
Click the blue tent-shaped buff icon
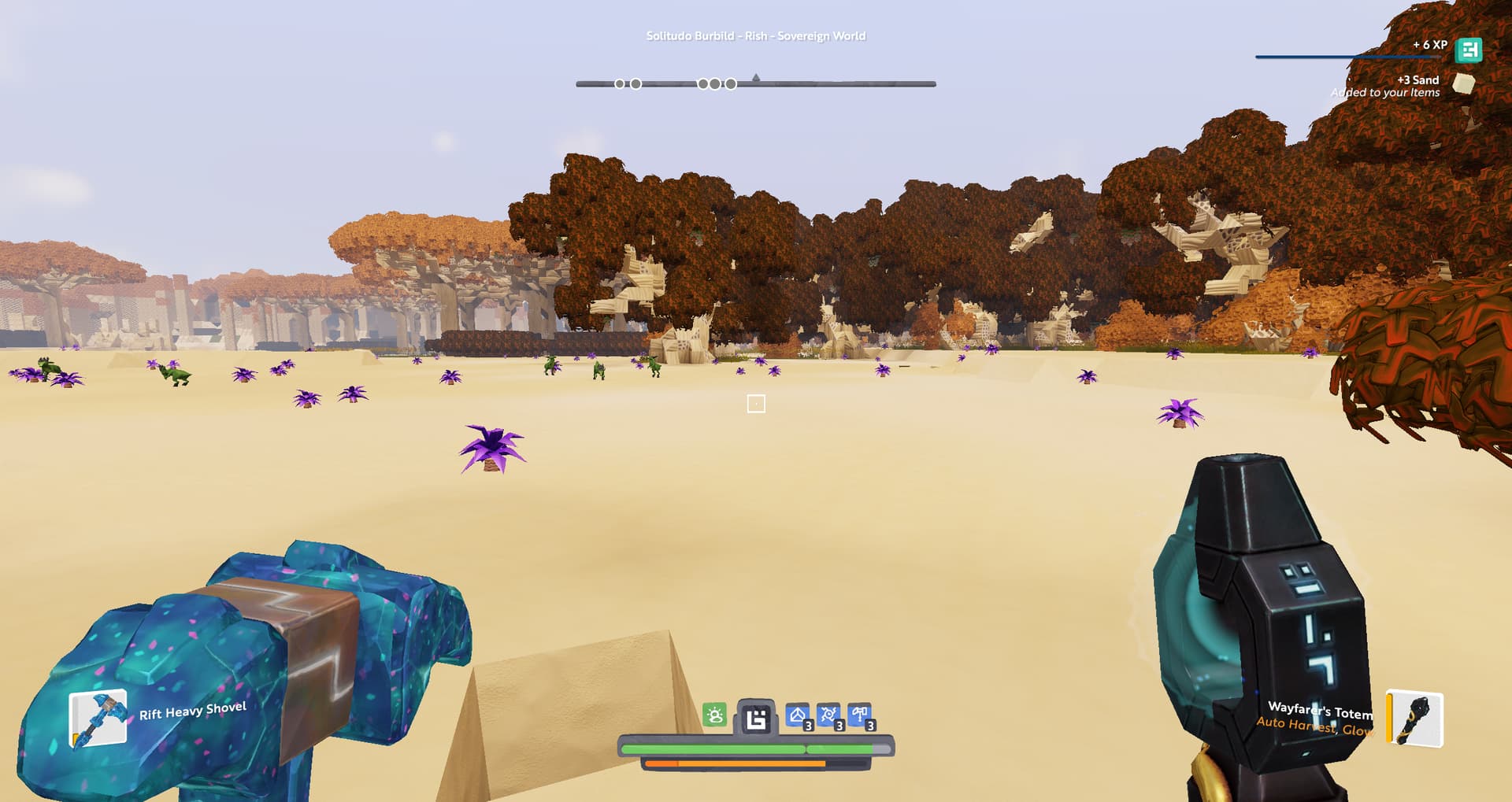click(x=798, y=715)
